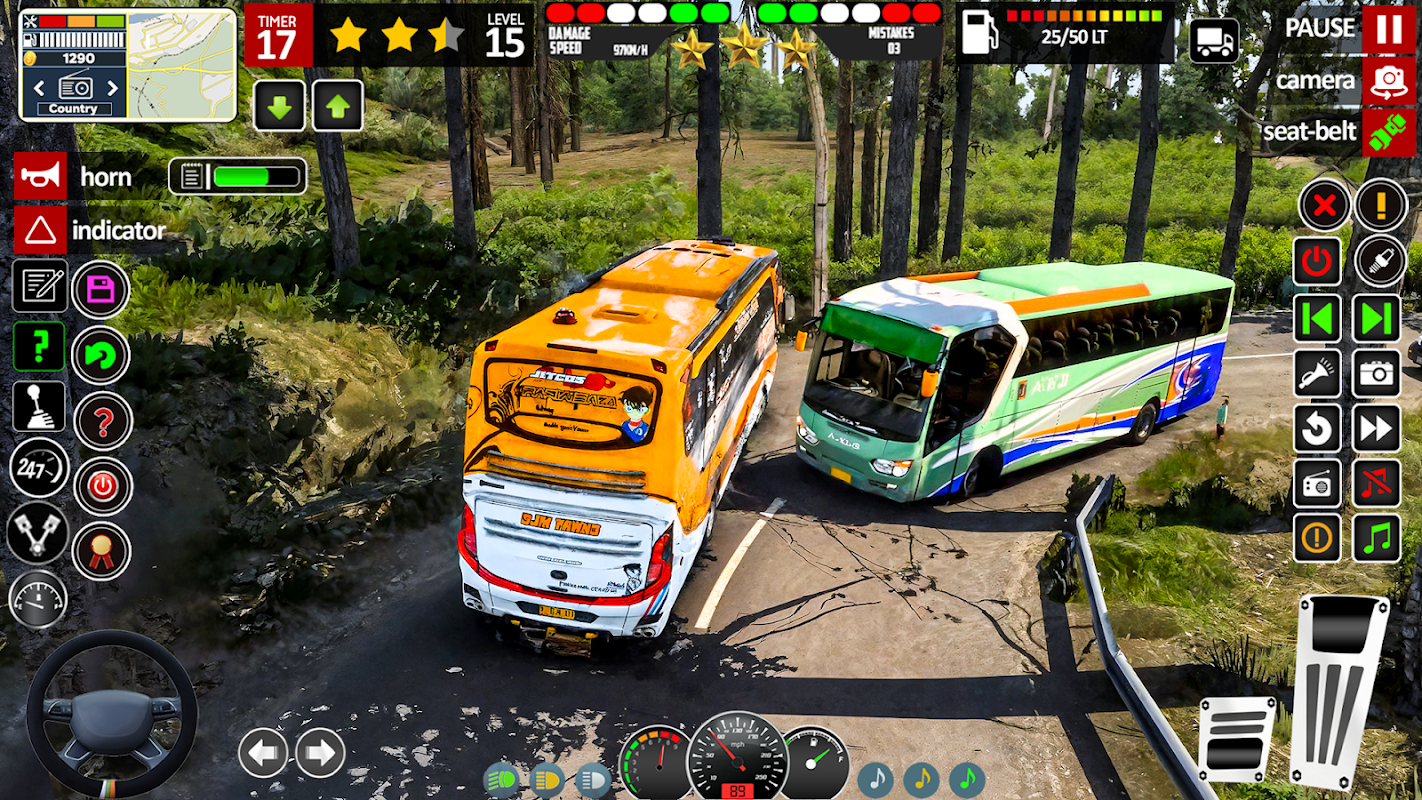Select the gear shift lever icon
The image size is (1422, 800).
[x=39, y=406]
